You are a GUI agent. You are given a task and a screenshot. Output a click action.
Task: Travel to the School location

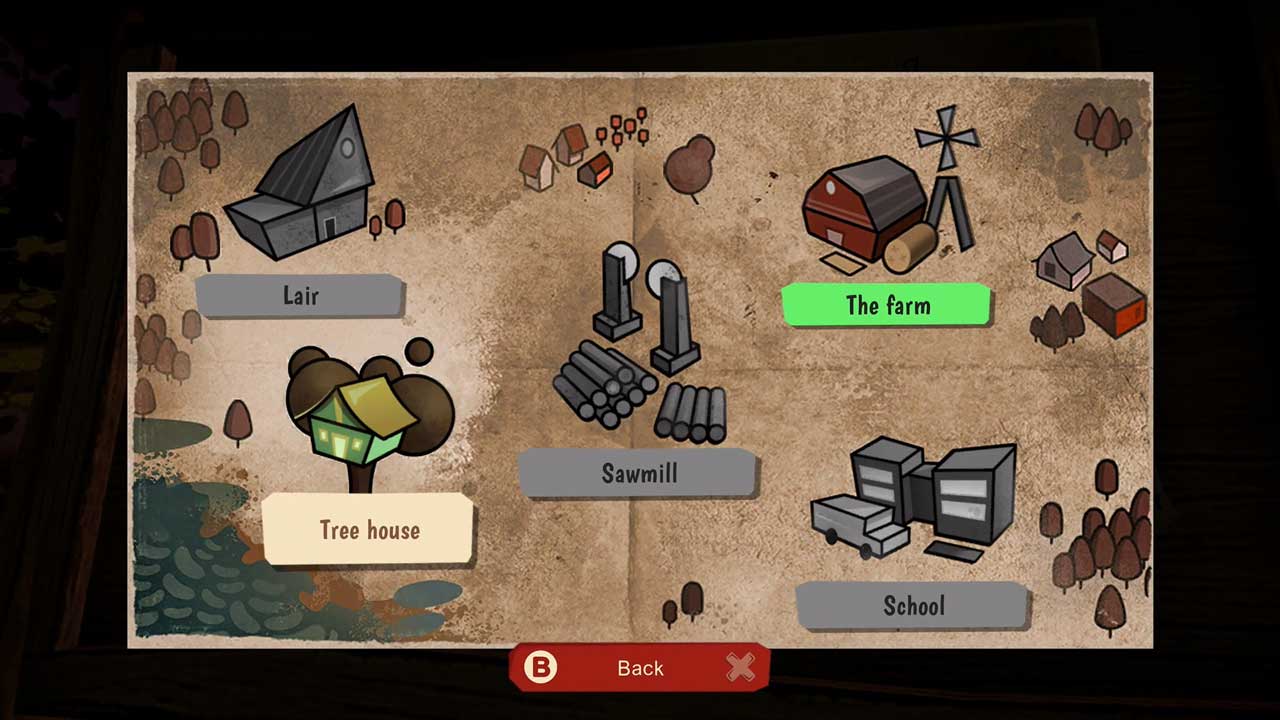click(913, 605)
